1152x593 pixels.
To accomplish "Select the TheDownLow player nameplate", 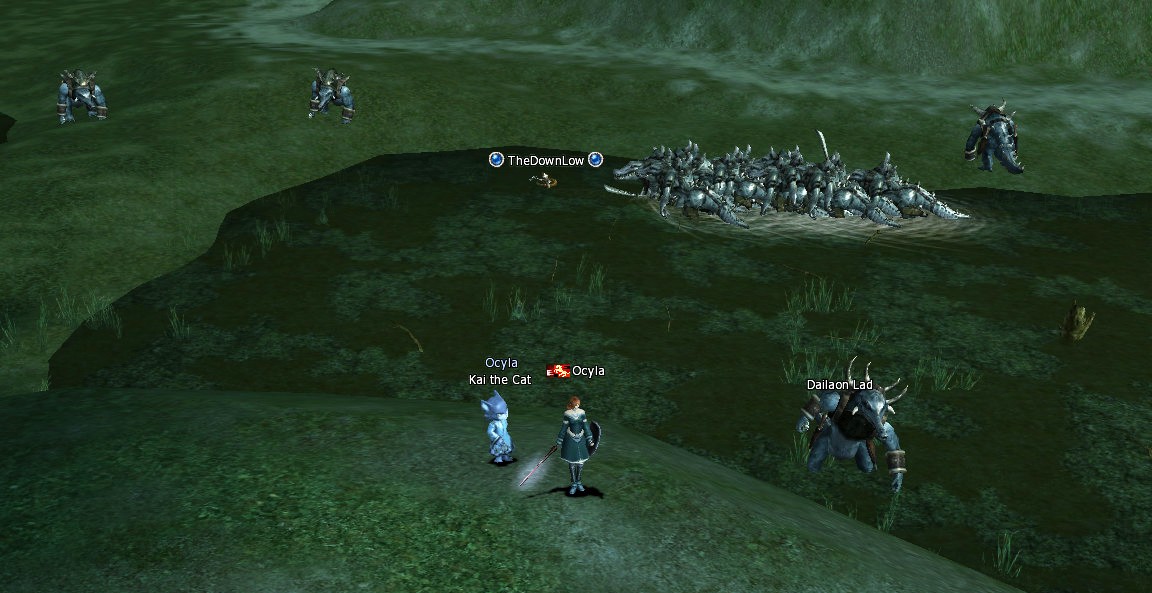I will (x=545, y=160).
